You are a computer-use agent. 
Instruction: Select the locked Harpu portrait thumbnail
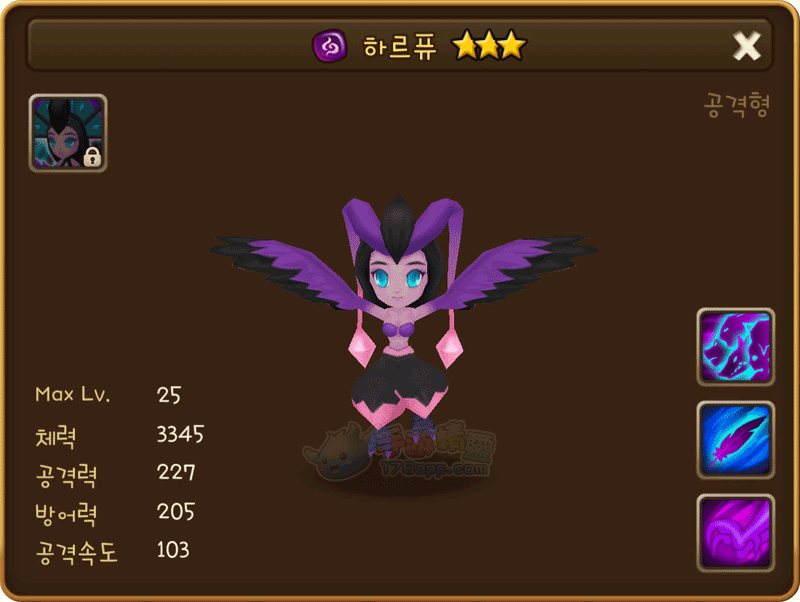tap(68, 133)
